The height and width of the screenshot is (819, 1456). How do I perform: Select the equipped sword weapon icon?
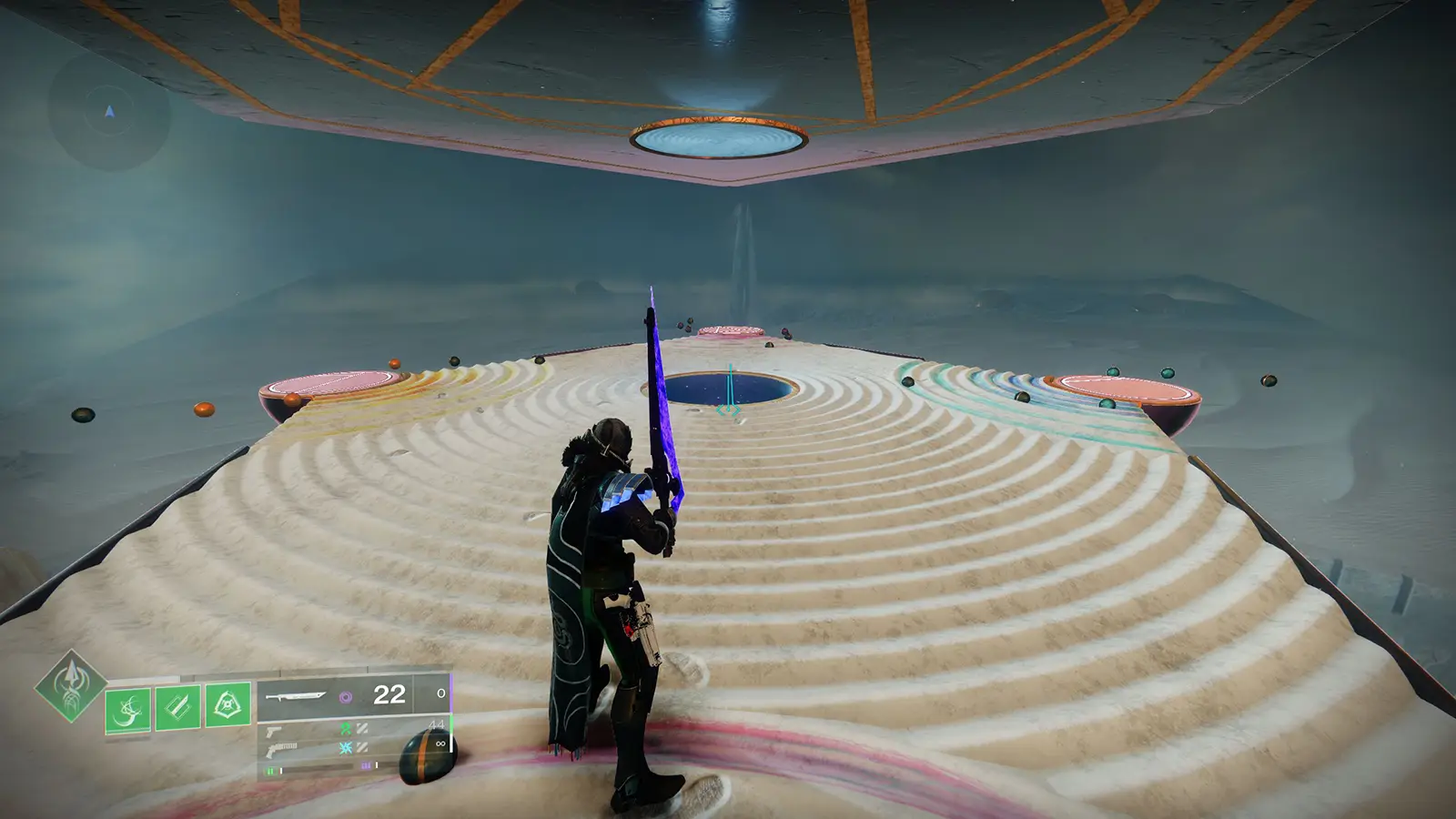[295, 697]
